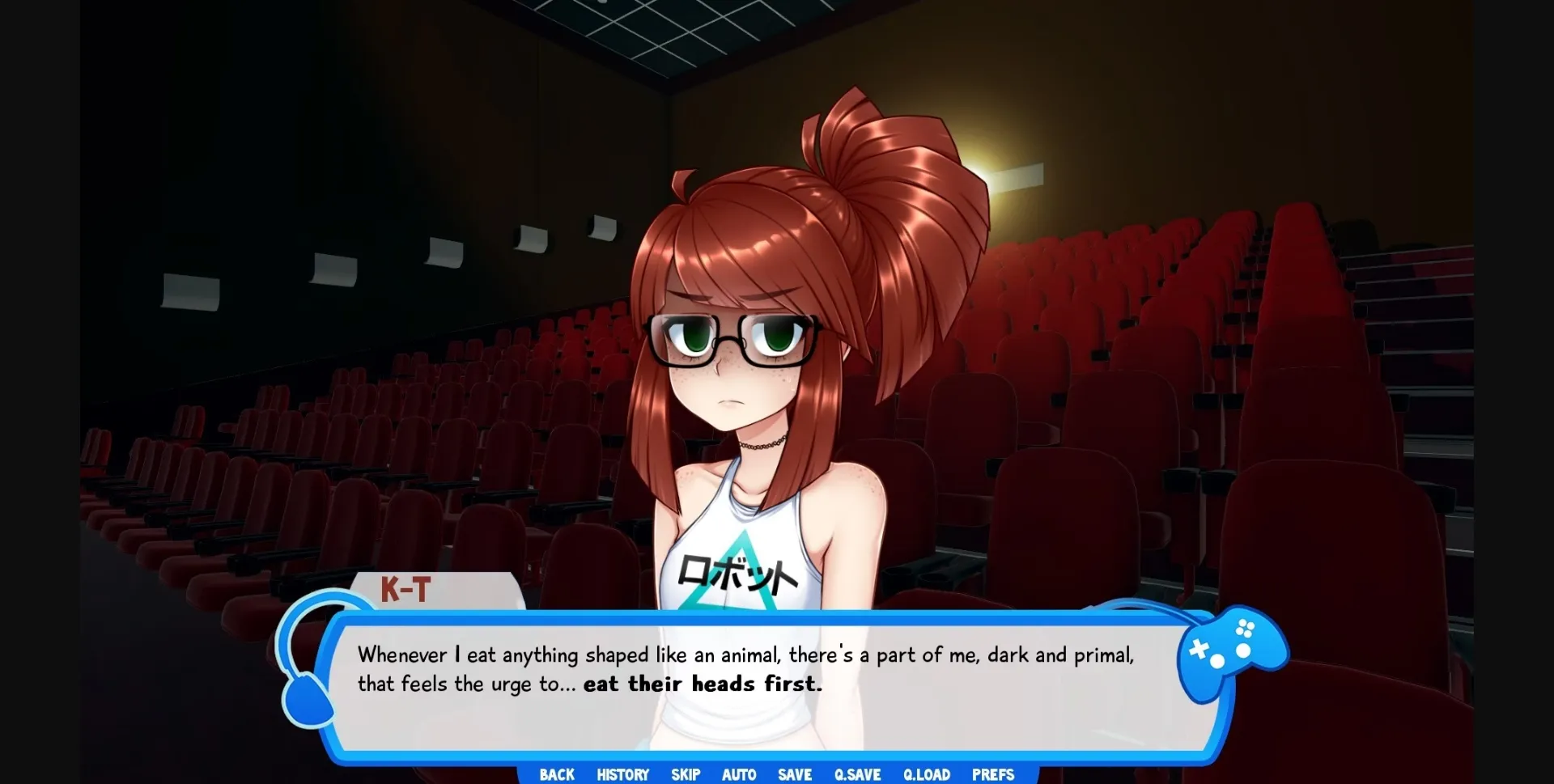Viewport: 1554px width, 784px height.
Task: Select the SAVE option in the quick menu
Action: pyautogui.click(x=794, y=774)
